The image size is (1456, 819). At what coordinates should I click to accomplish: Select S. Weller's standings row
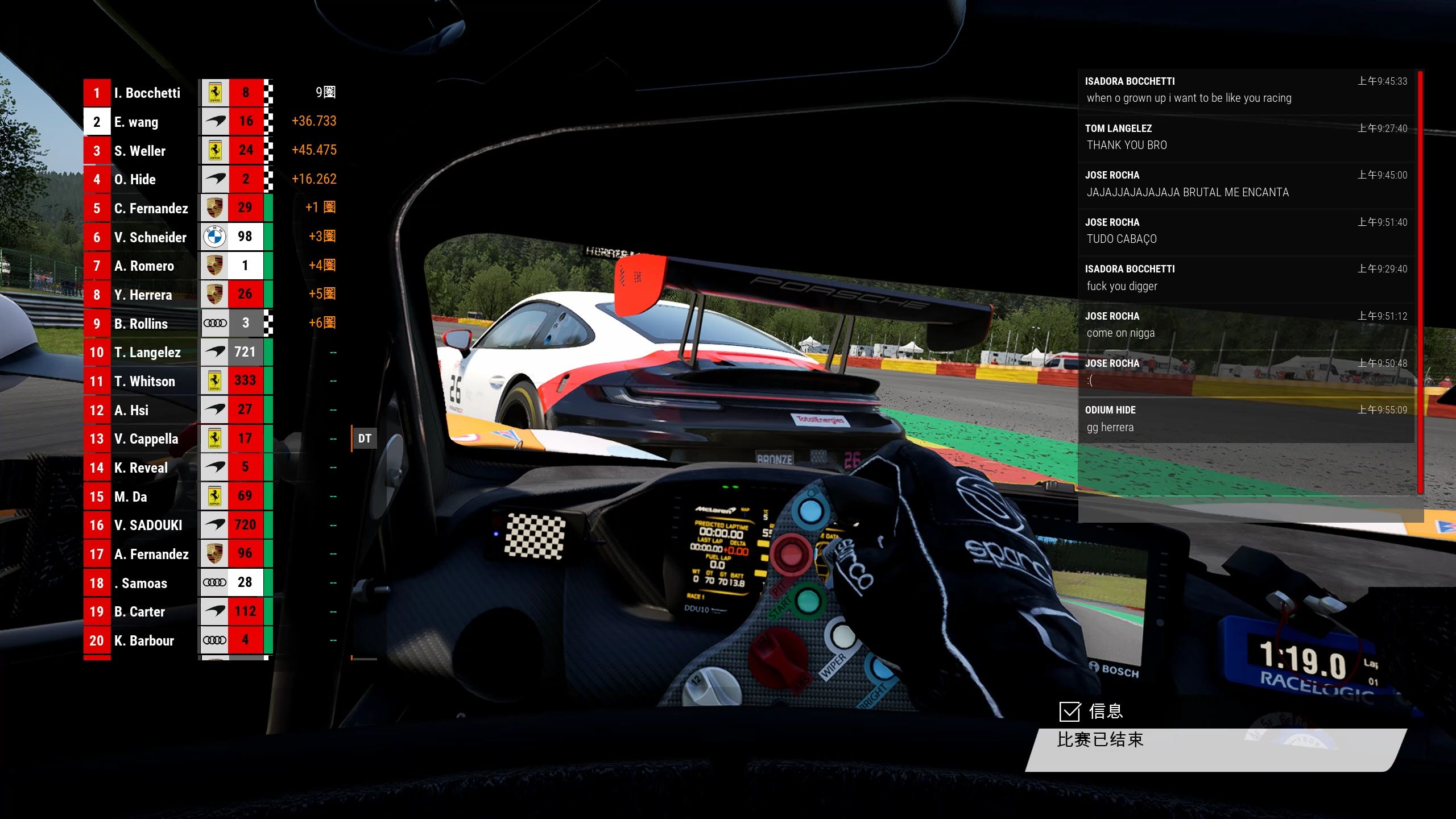[x=139, y=151]
